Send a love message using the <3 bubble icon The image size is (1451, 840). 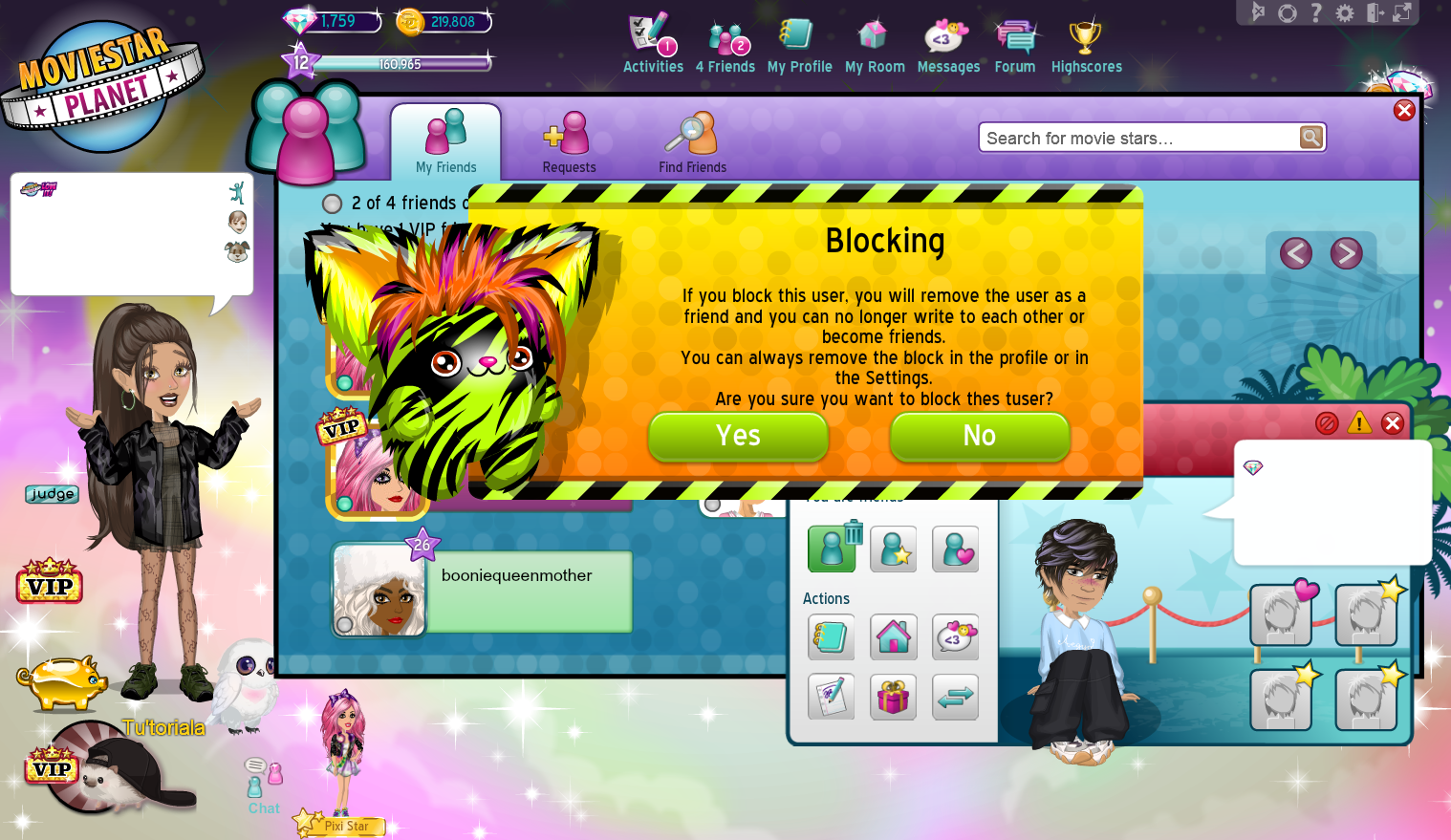(955, 637)
